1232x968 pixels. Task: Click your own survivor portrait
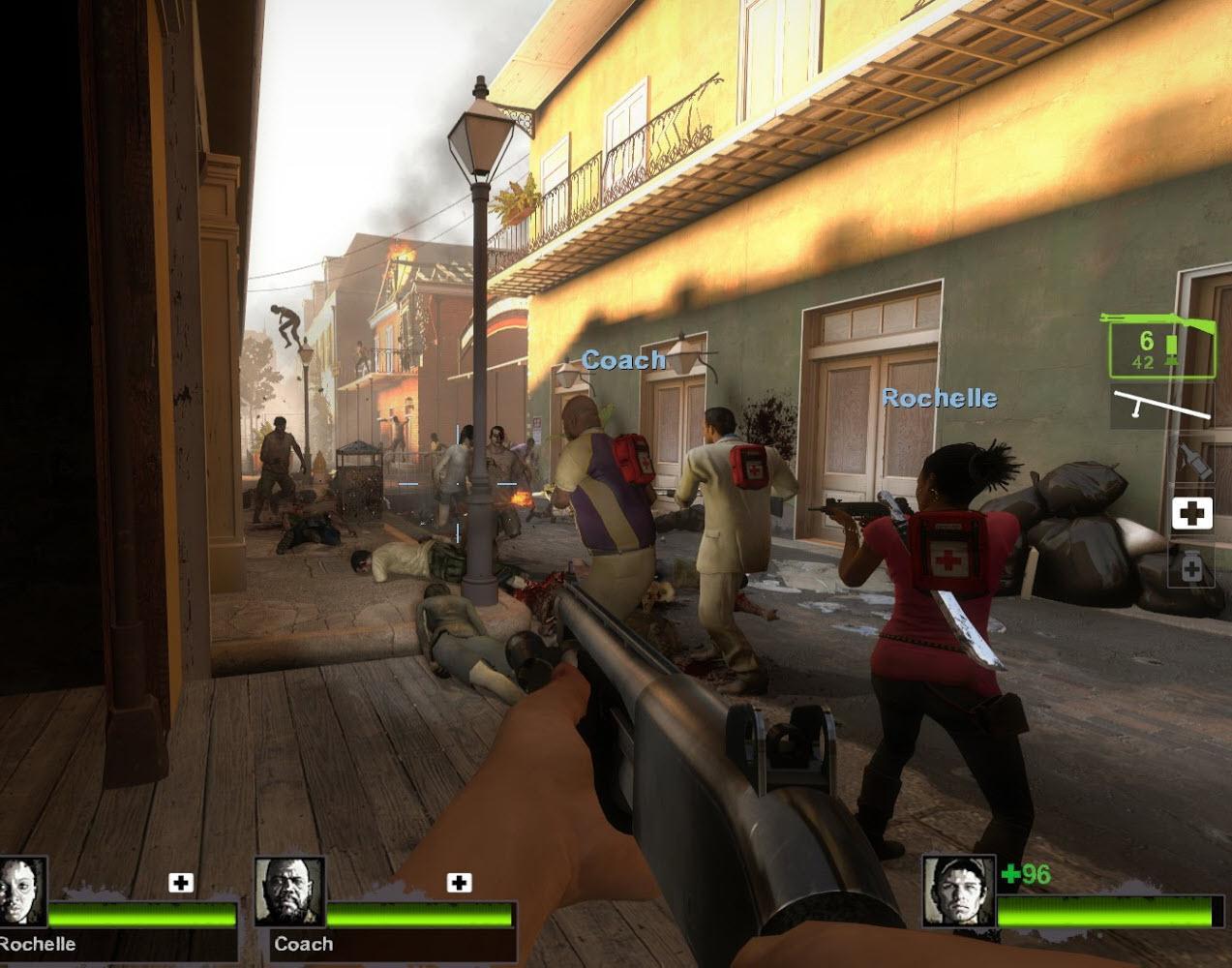pyautogui.click(x=958, y=891)
